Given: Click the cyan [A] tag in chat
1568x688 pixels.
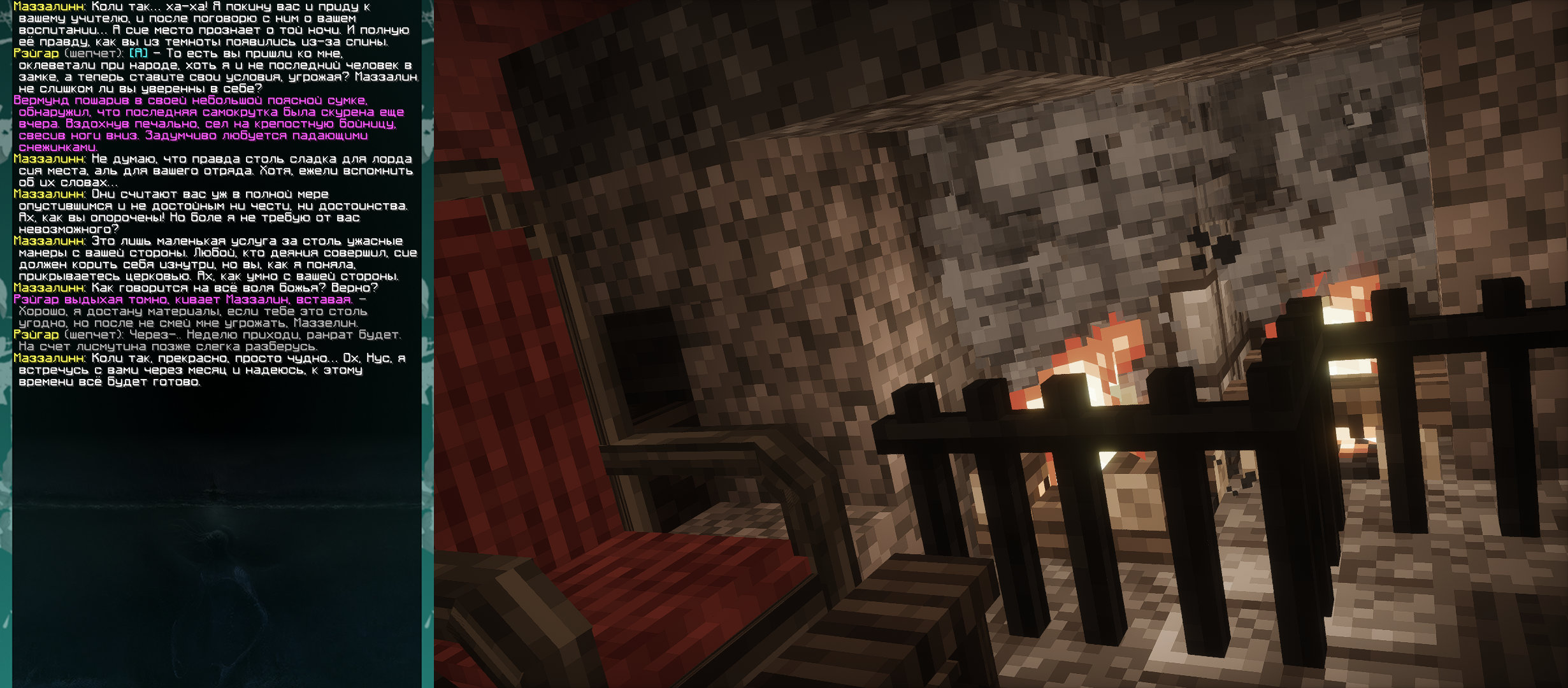Looking at the screenshot, I should [x=138, y=54].
